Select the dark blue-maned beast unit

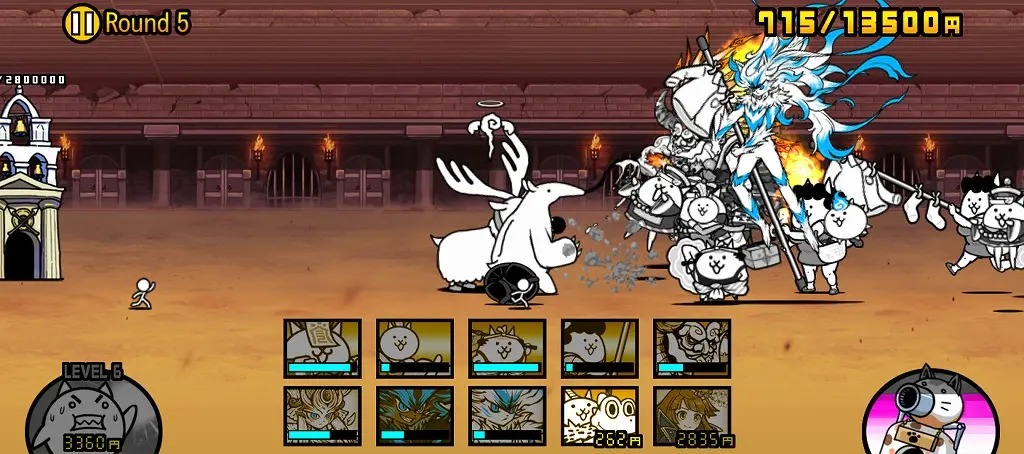(414, 415)
